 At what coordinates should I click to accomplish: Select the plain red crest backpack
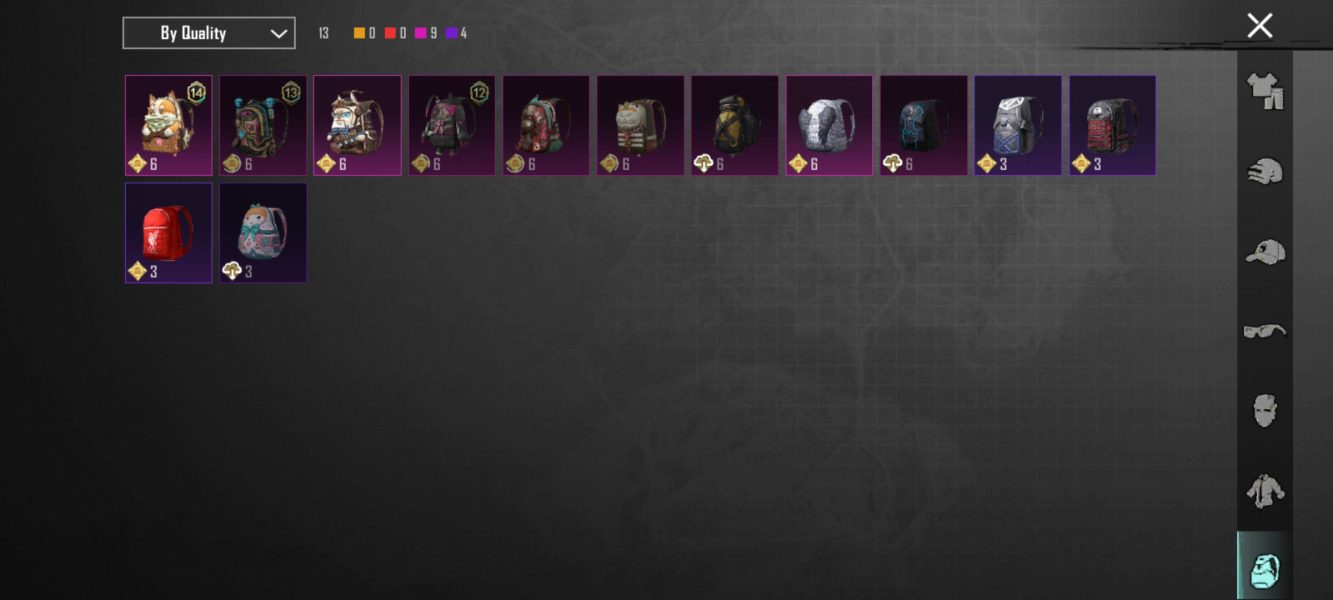(168, 232)
